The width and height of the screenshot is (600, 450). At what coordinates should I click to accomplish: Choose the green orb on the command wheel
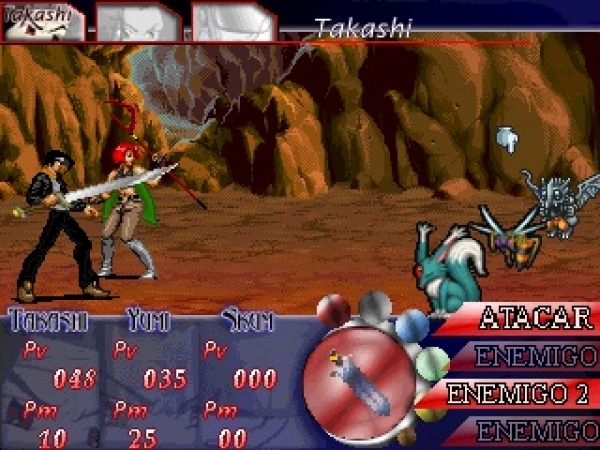(x=432, y=363)
